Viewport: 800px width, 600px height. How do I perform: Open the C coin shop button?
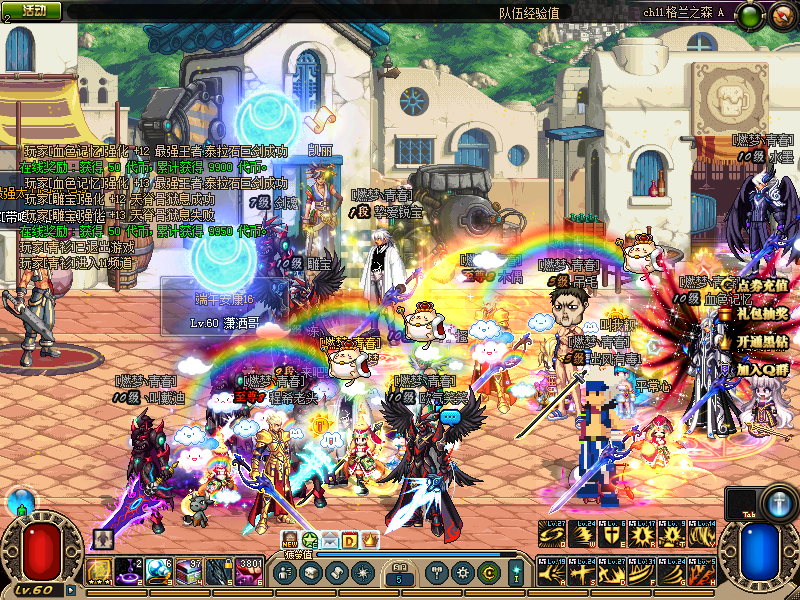click(x=488, y=573)
